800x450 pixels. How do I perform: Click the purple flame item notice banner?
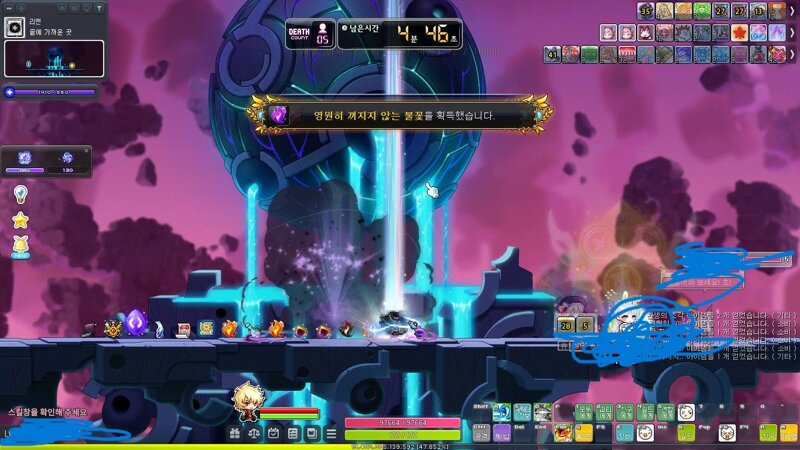[400, 115]
